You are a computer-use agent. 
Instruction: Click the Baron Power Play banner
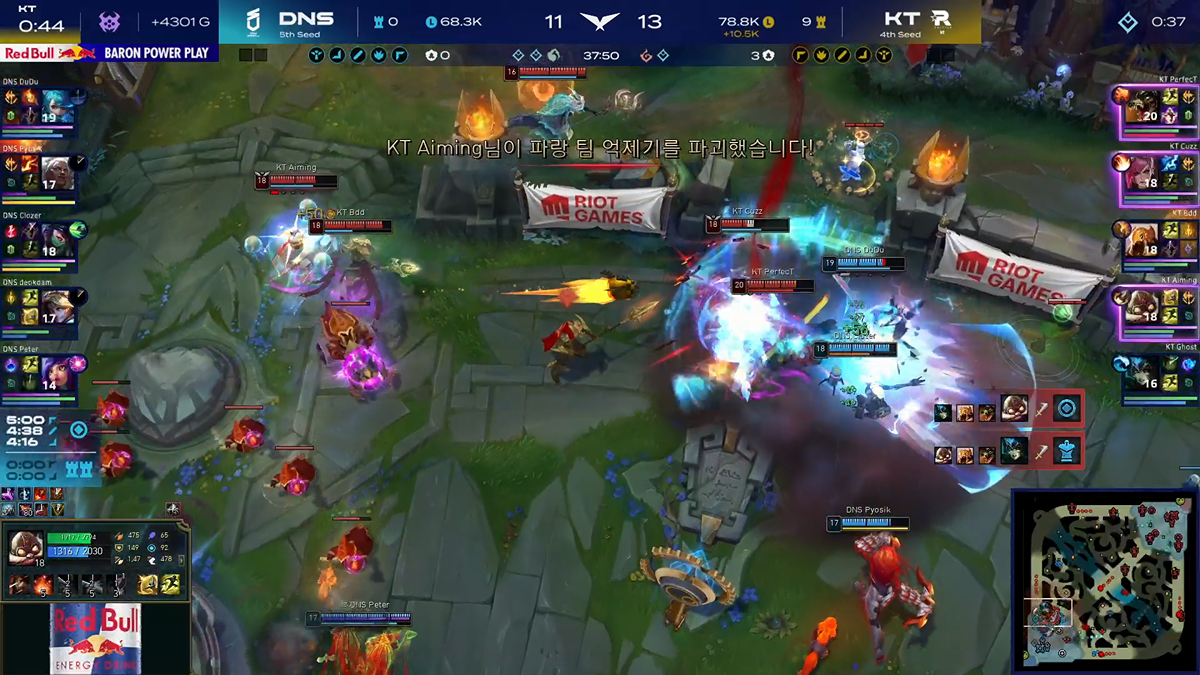pos(108,53)
